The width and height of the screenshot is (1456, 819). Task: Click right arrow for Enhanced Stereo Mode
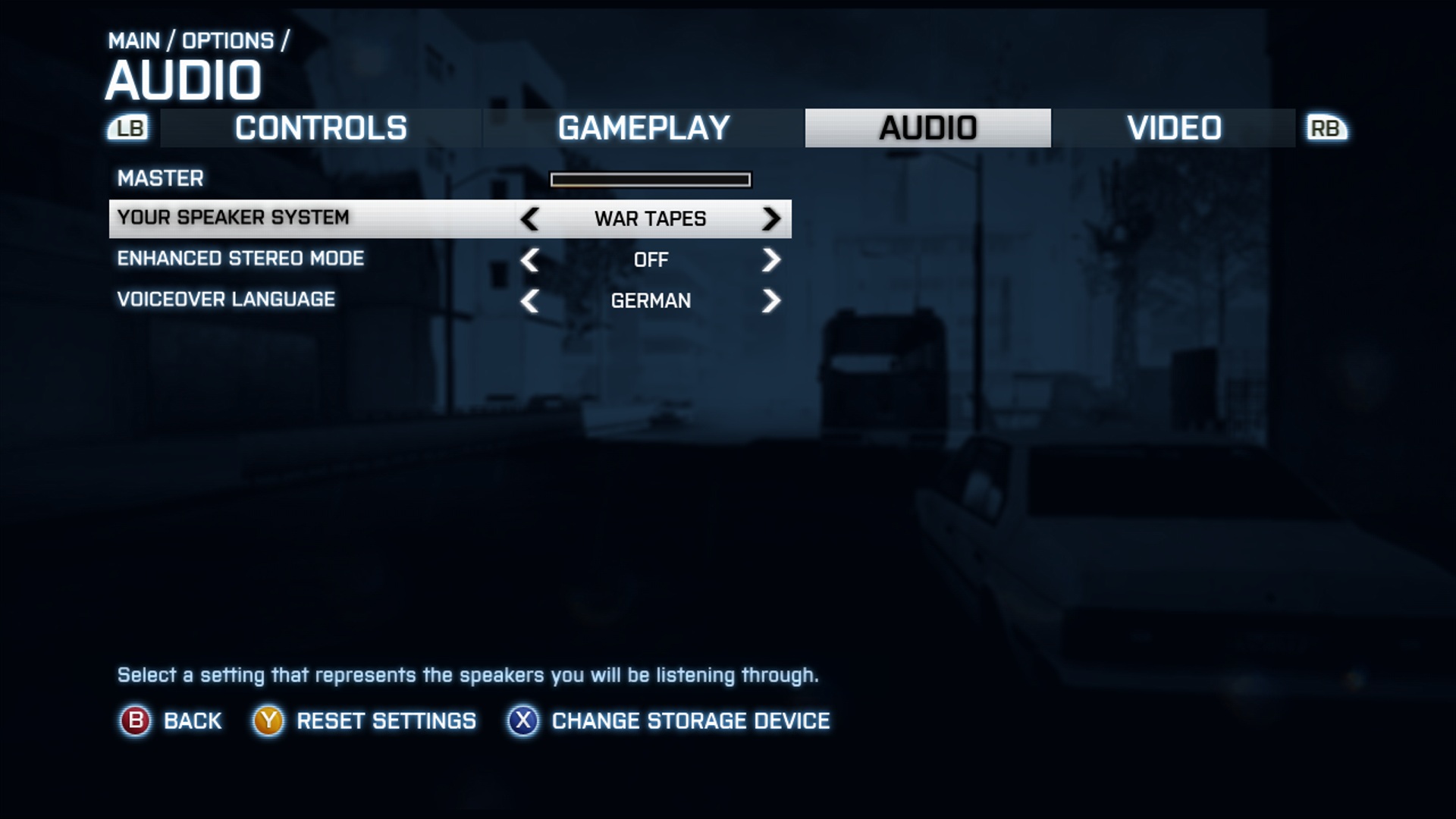770,260
